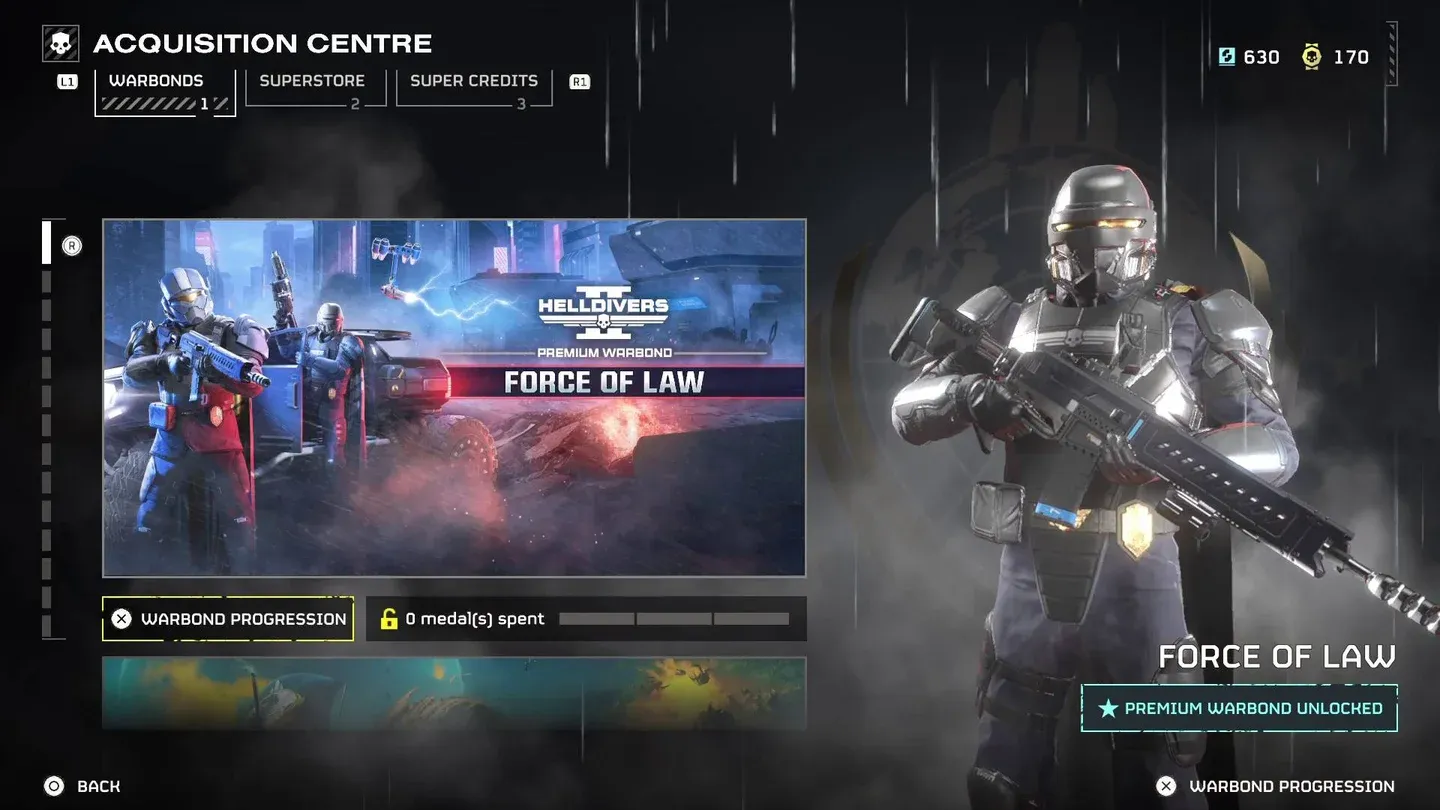1440x810 pixels.
Task: Go back from the Acquisition Centre
Action: pos(82,786)
